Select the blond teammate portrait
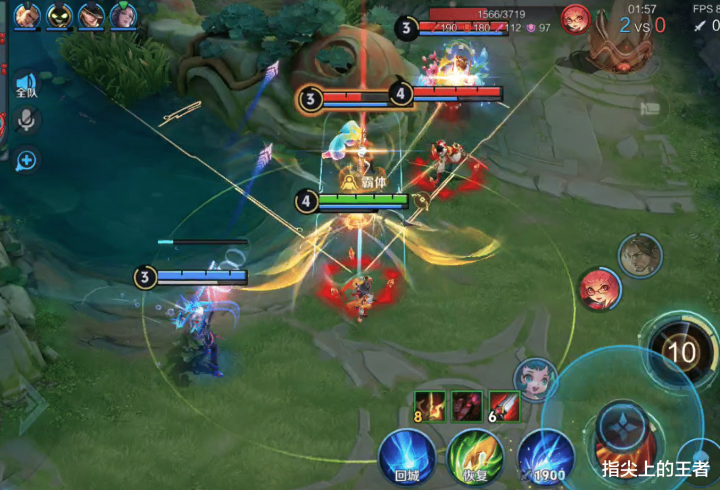 pyautogui.click(x=28, y=15)
